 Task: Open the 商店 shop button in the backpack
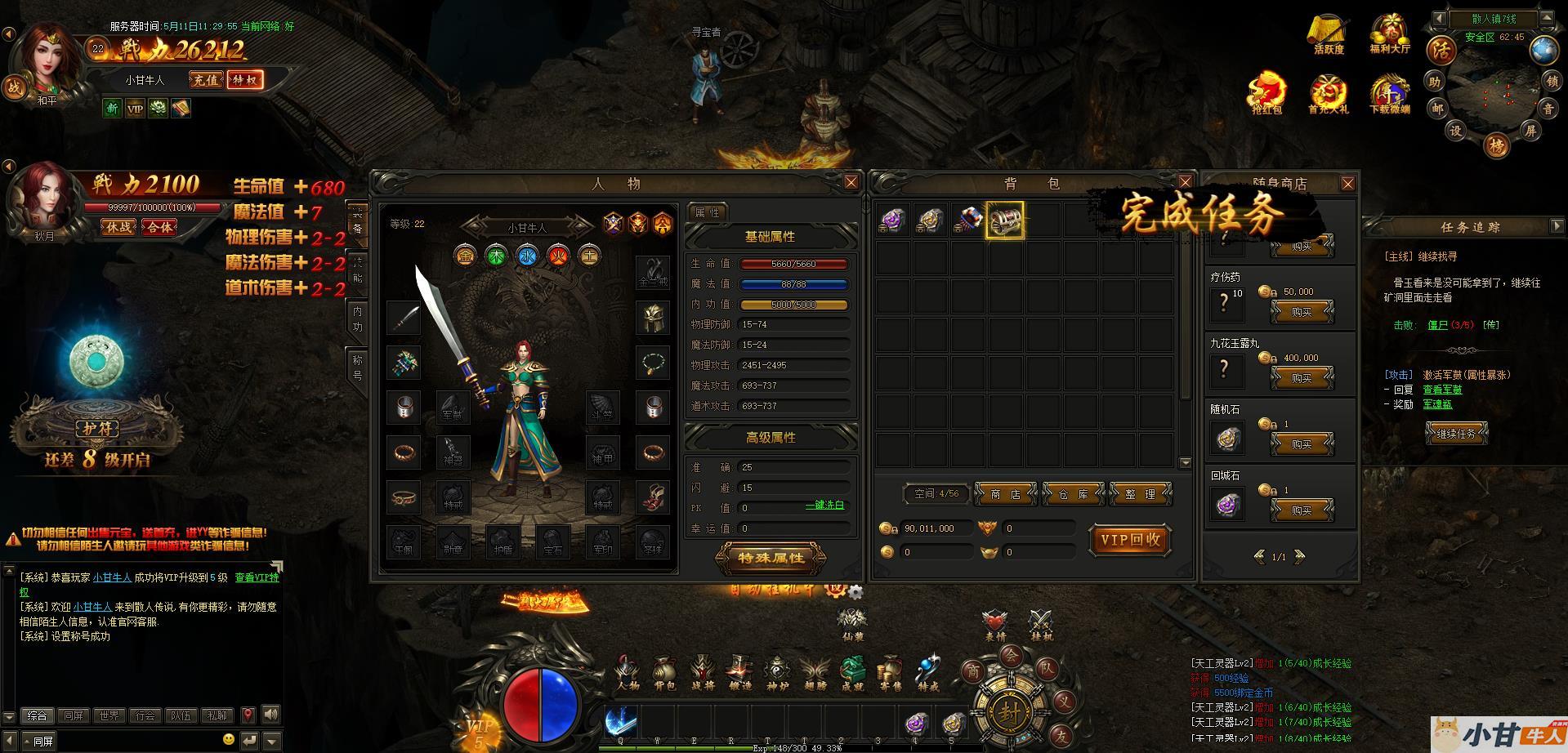click(1006, 494)
